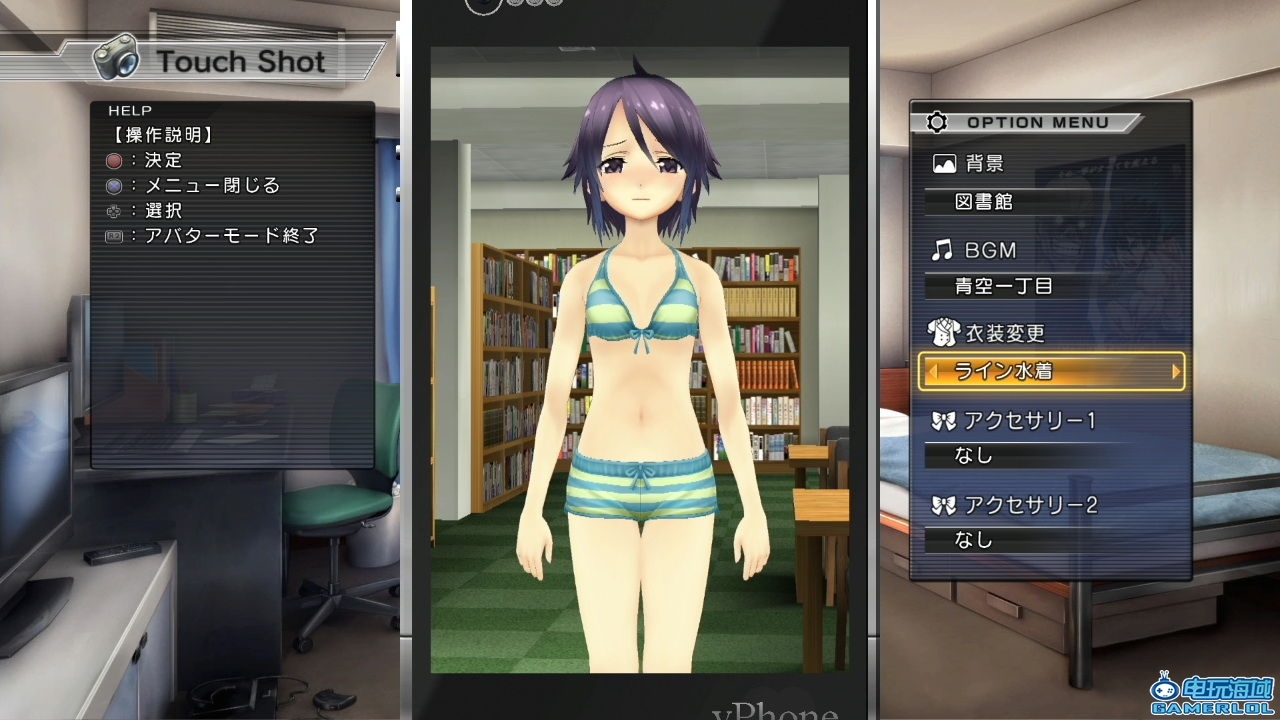1280x720 pixels.
Task: Click the Touch Shot camera icon
Action: [116, 58]
